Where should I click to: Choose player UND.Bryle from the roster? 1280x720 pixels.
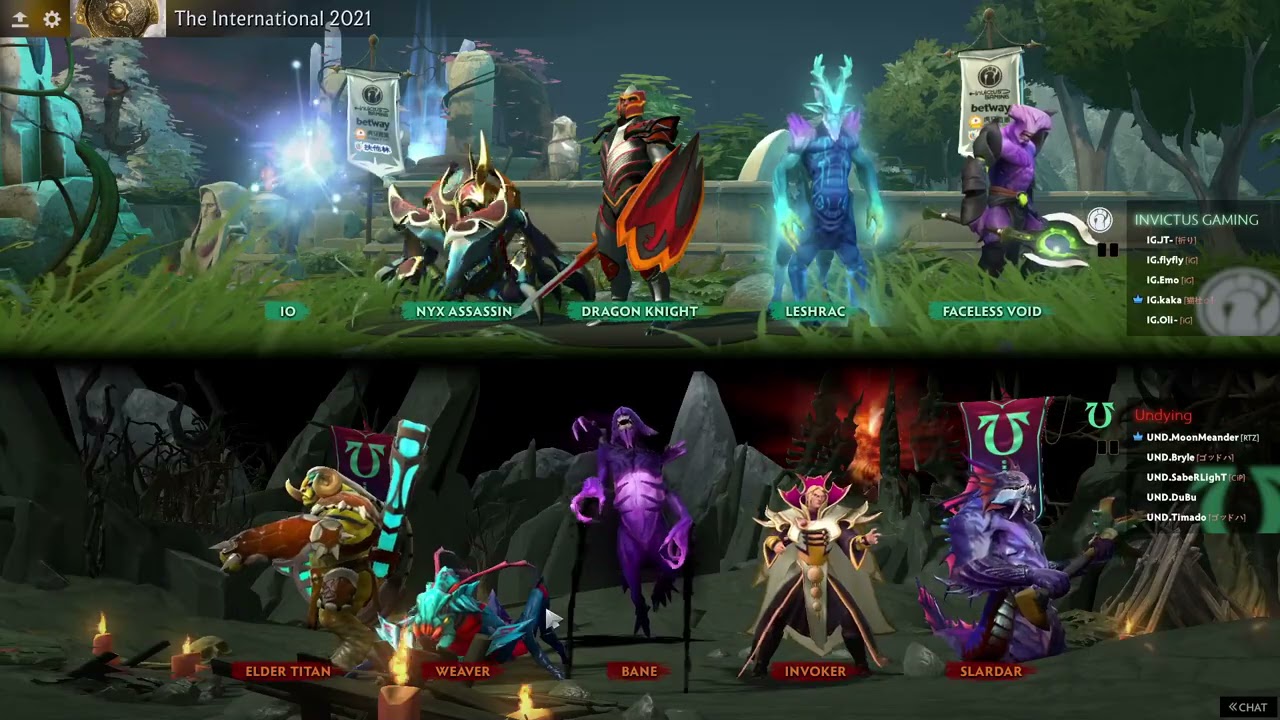(x=1170, y=457)
